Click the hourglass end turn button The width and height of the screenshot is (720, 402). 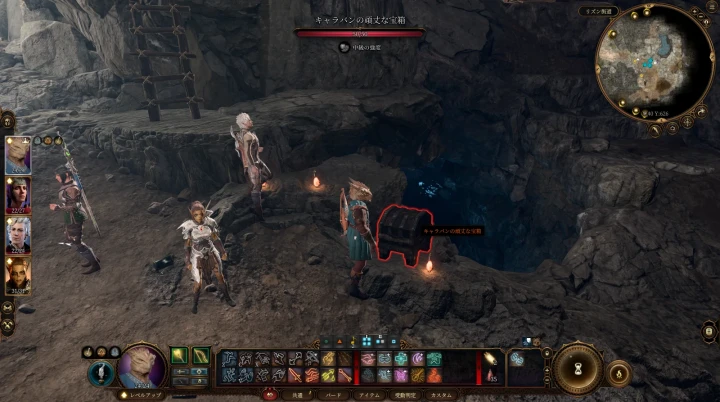click(x=577, y=367)
